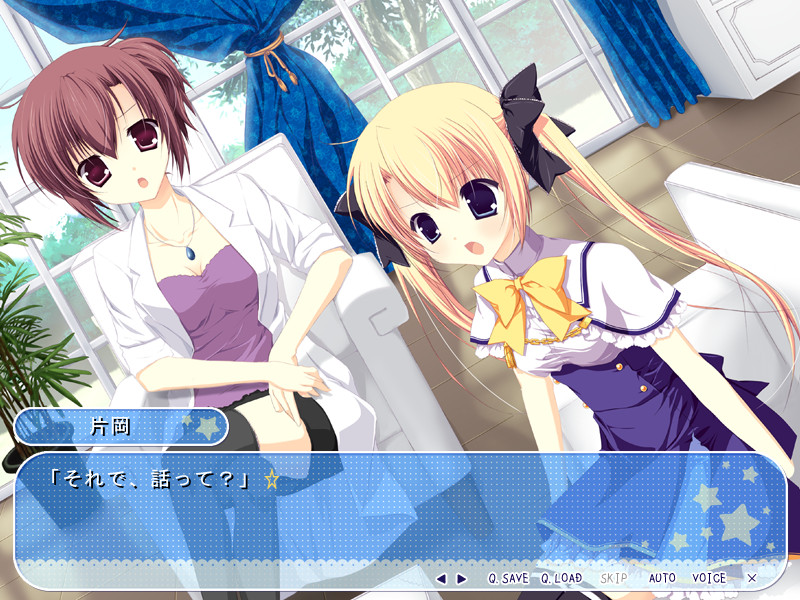Replay the line with the VOICE button
This screenshot has height=600, width=800.
(709, 578)
